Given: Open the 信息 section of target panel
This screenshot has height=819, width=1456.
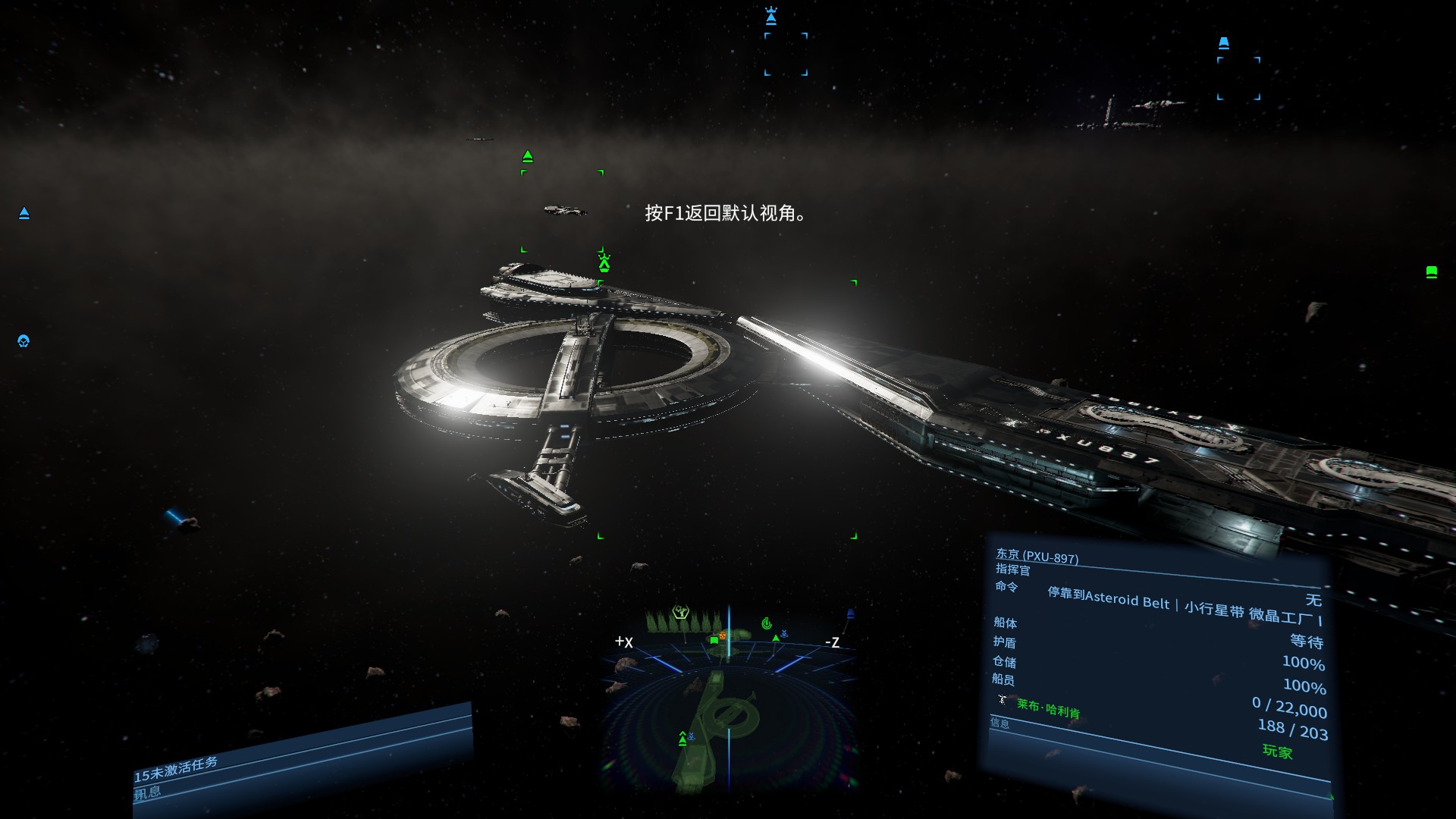Looking at the screenshot, I should 999,723.
